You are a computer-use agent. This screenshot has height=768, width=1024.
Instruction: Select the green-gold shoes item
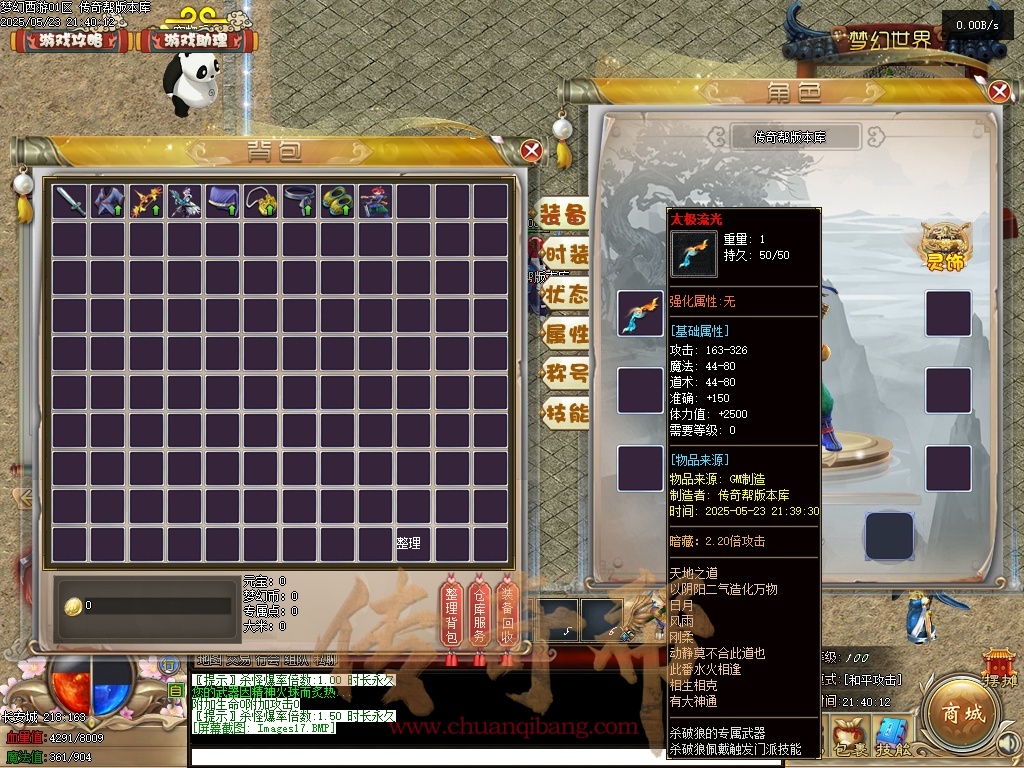point(338,201)
